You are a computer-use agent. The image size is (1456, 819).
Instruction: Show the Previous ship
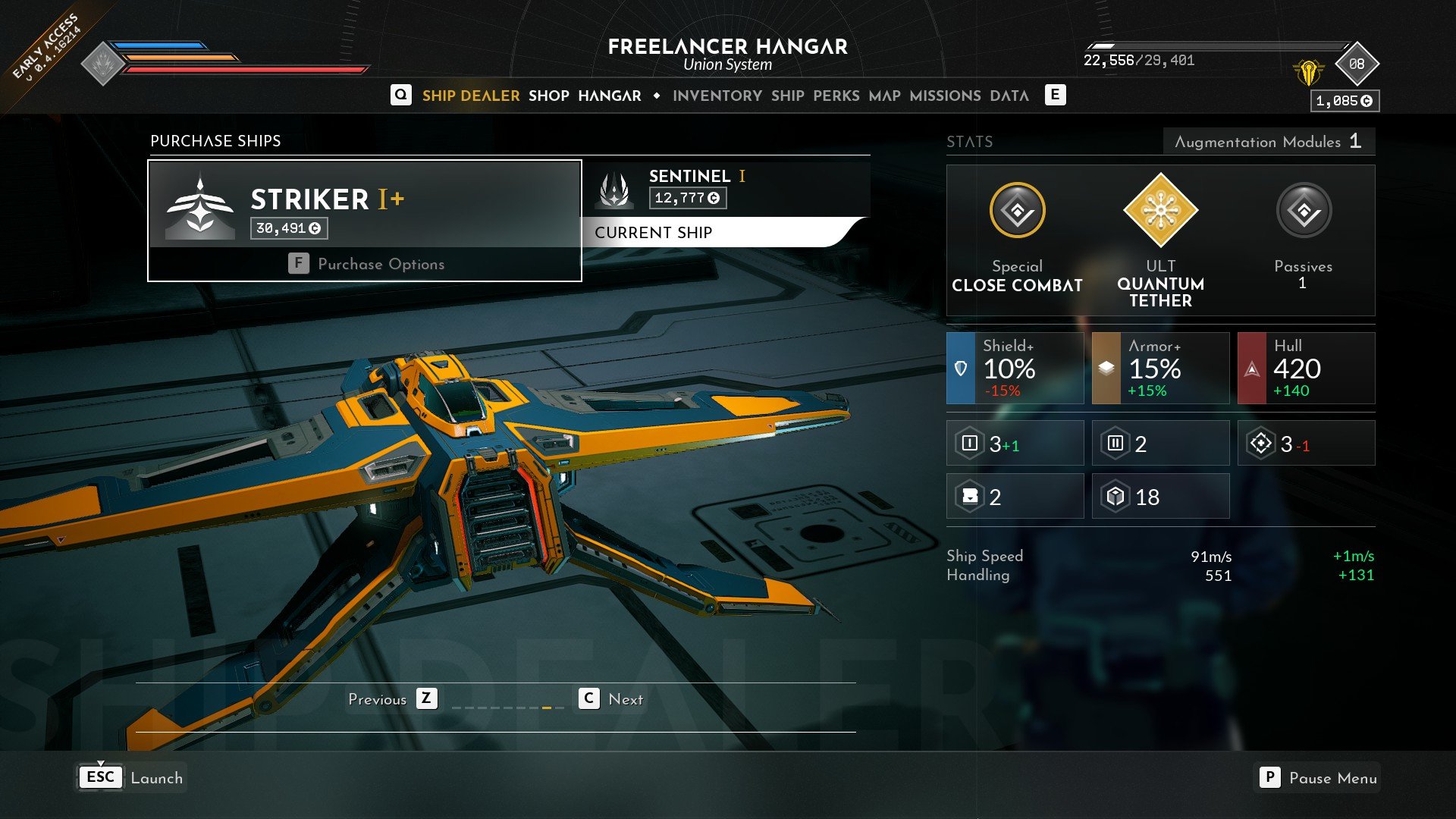click(392, 699)
